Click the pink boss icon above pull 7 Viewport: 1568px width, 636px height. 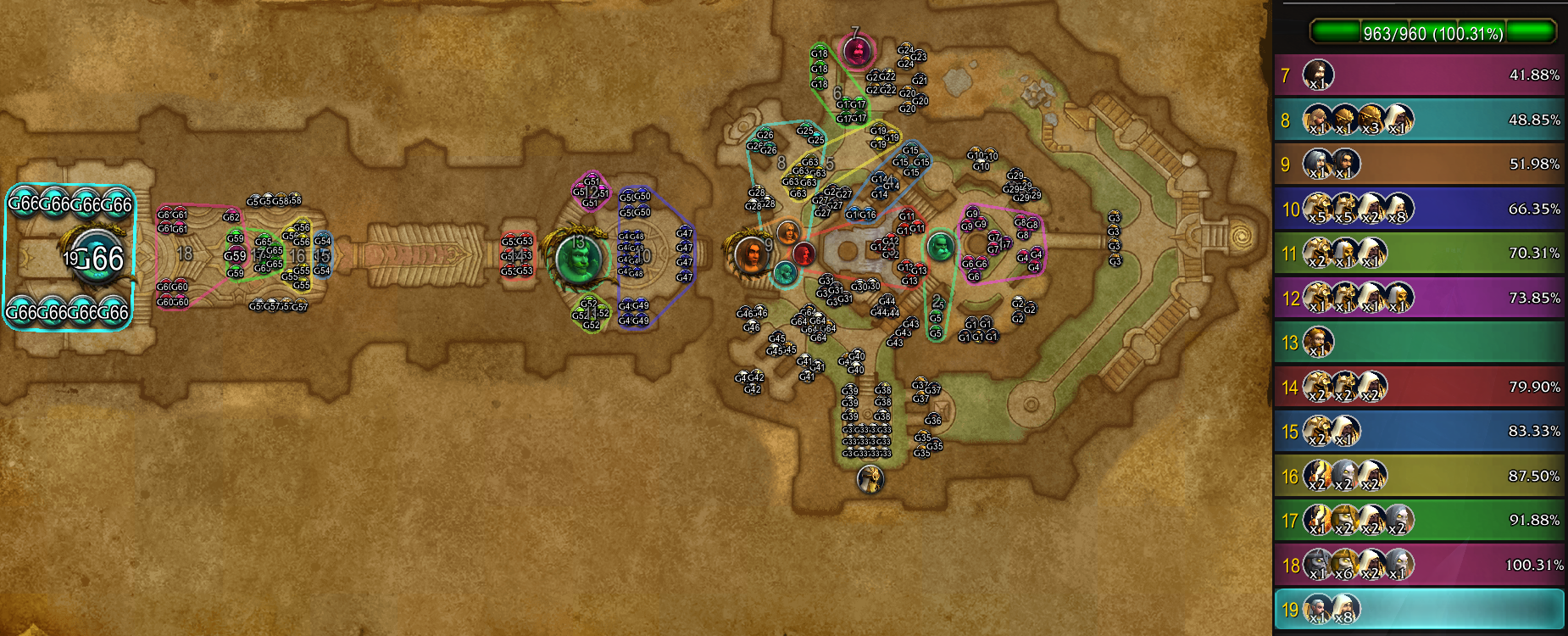pyautogui.click(x=858, y=48)
